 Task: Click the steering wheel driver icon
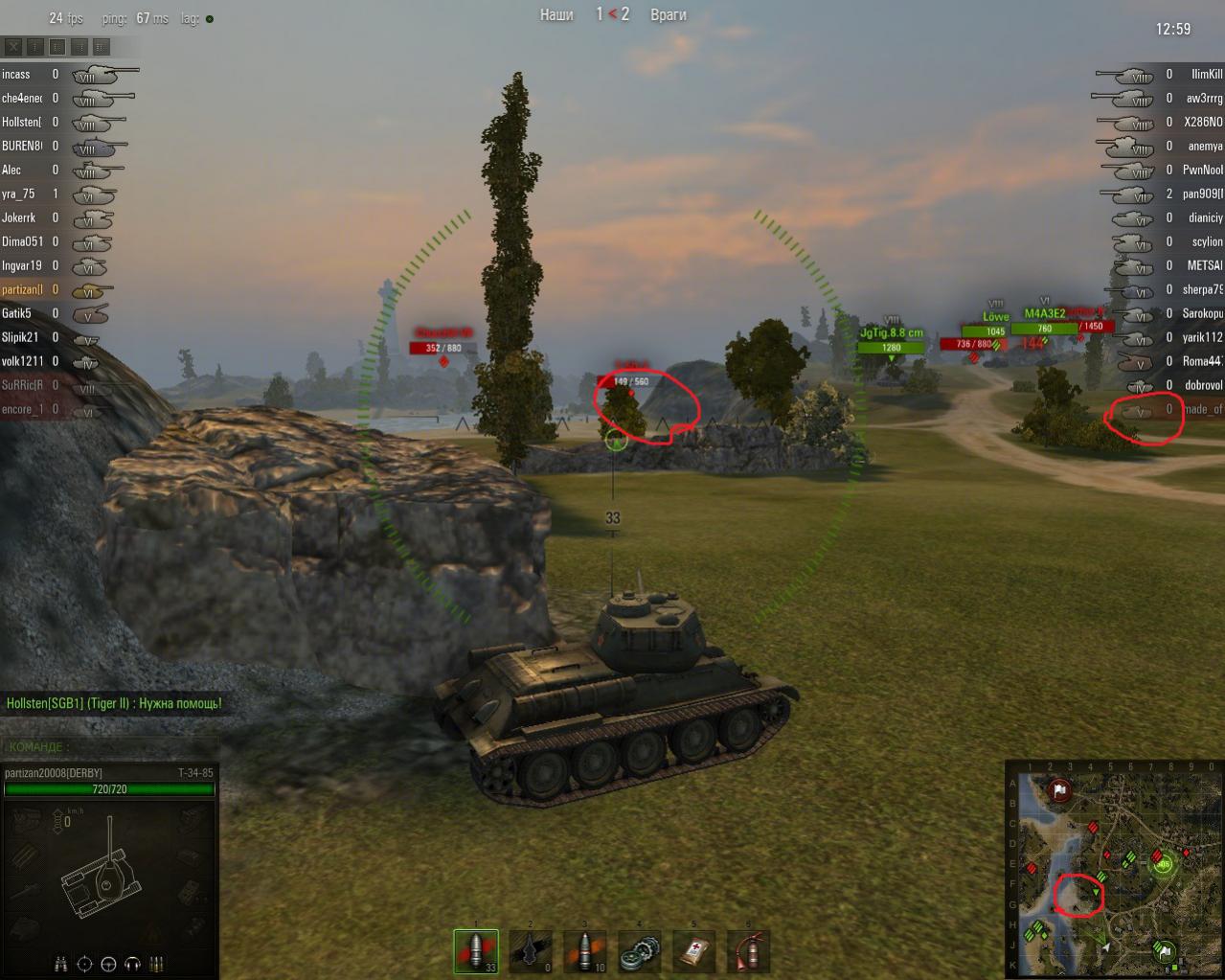[x=109, y=964]
